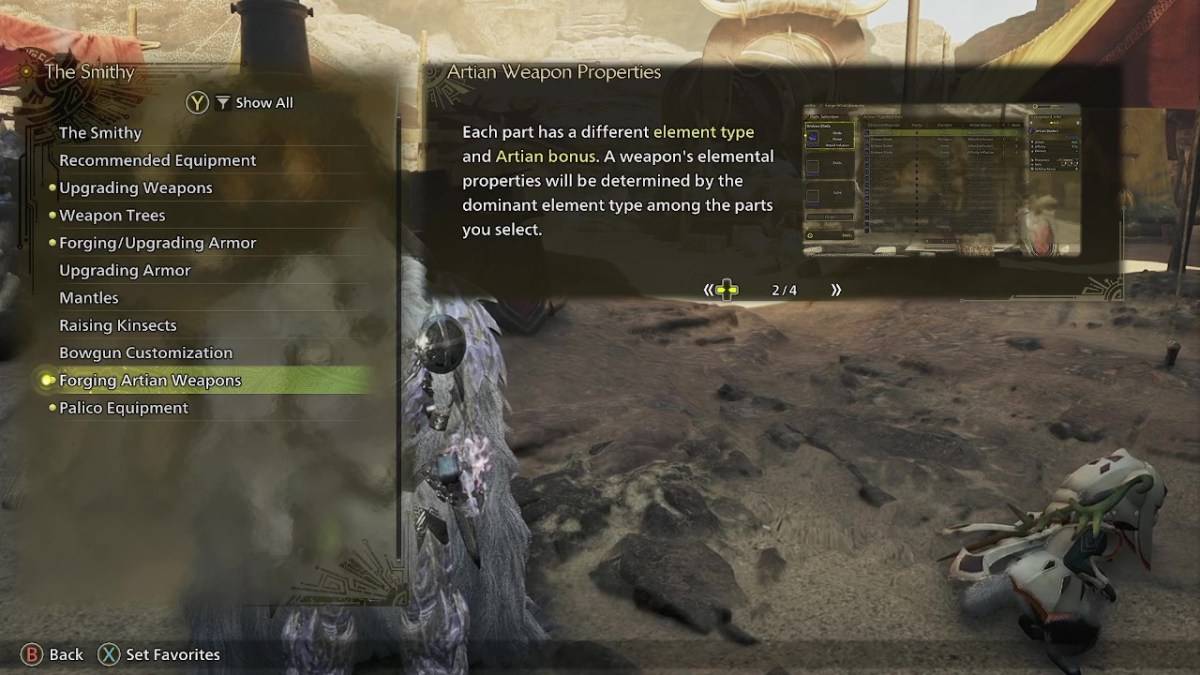The image size is (1200, 675).
Task: Choose the Weapon Trees topic
Action: point(112,215)
